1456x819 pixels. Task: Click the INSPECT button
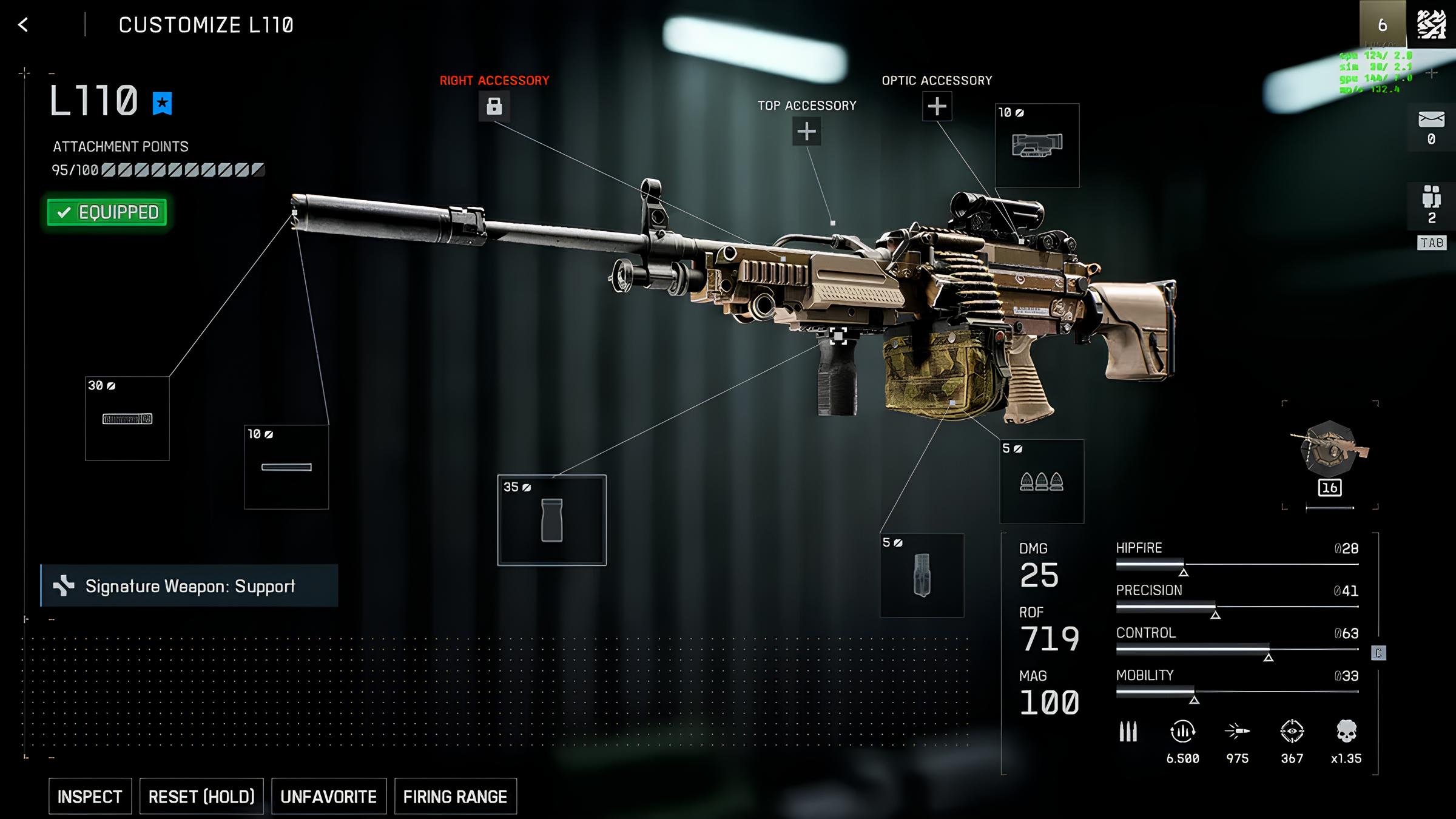point(90,796)
